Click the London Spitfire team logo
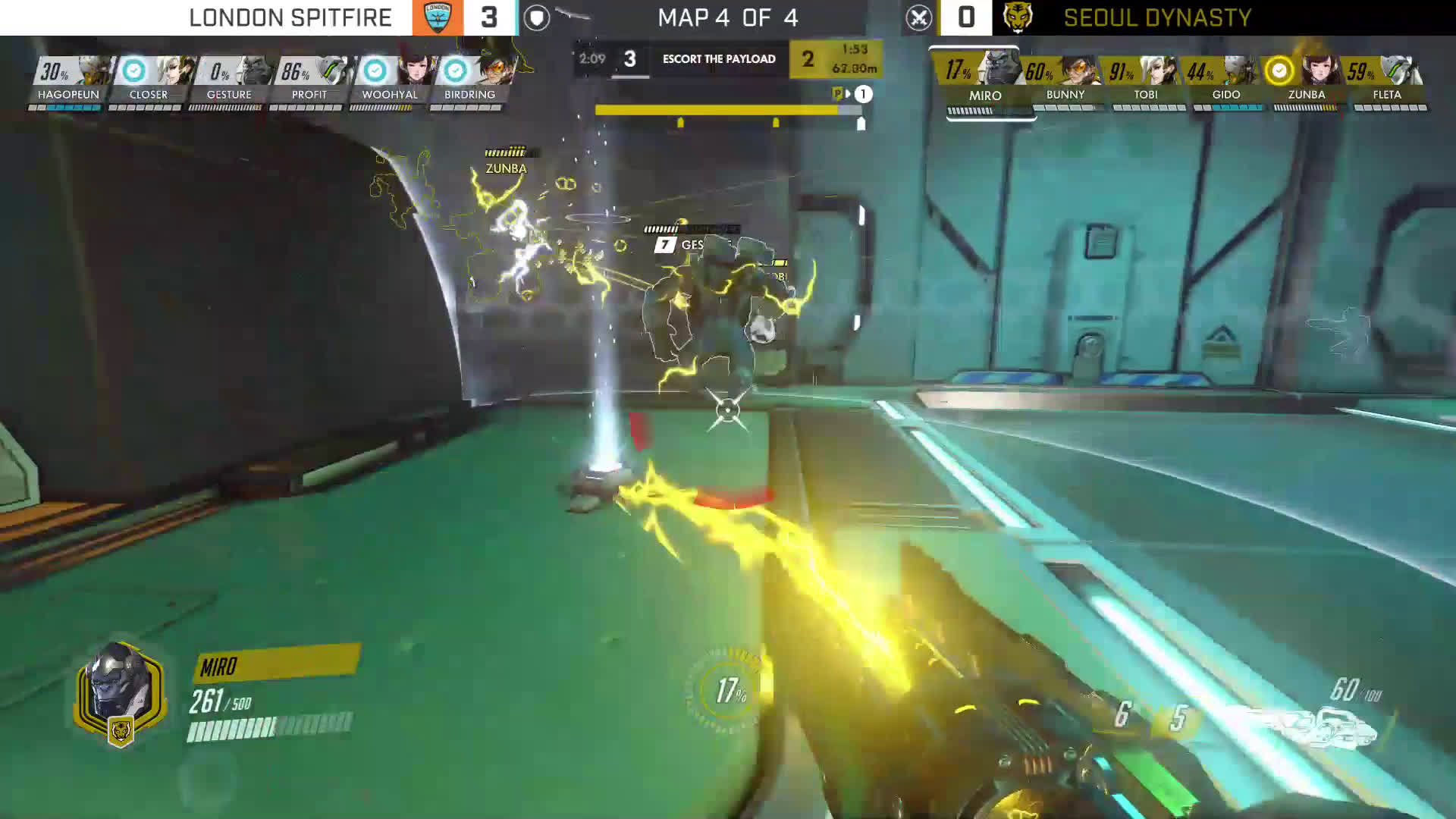This screenshot has width=1456, height=819. click(x=438, y=17)
